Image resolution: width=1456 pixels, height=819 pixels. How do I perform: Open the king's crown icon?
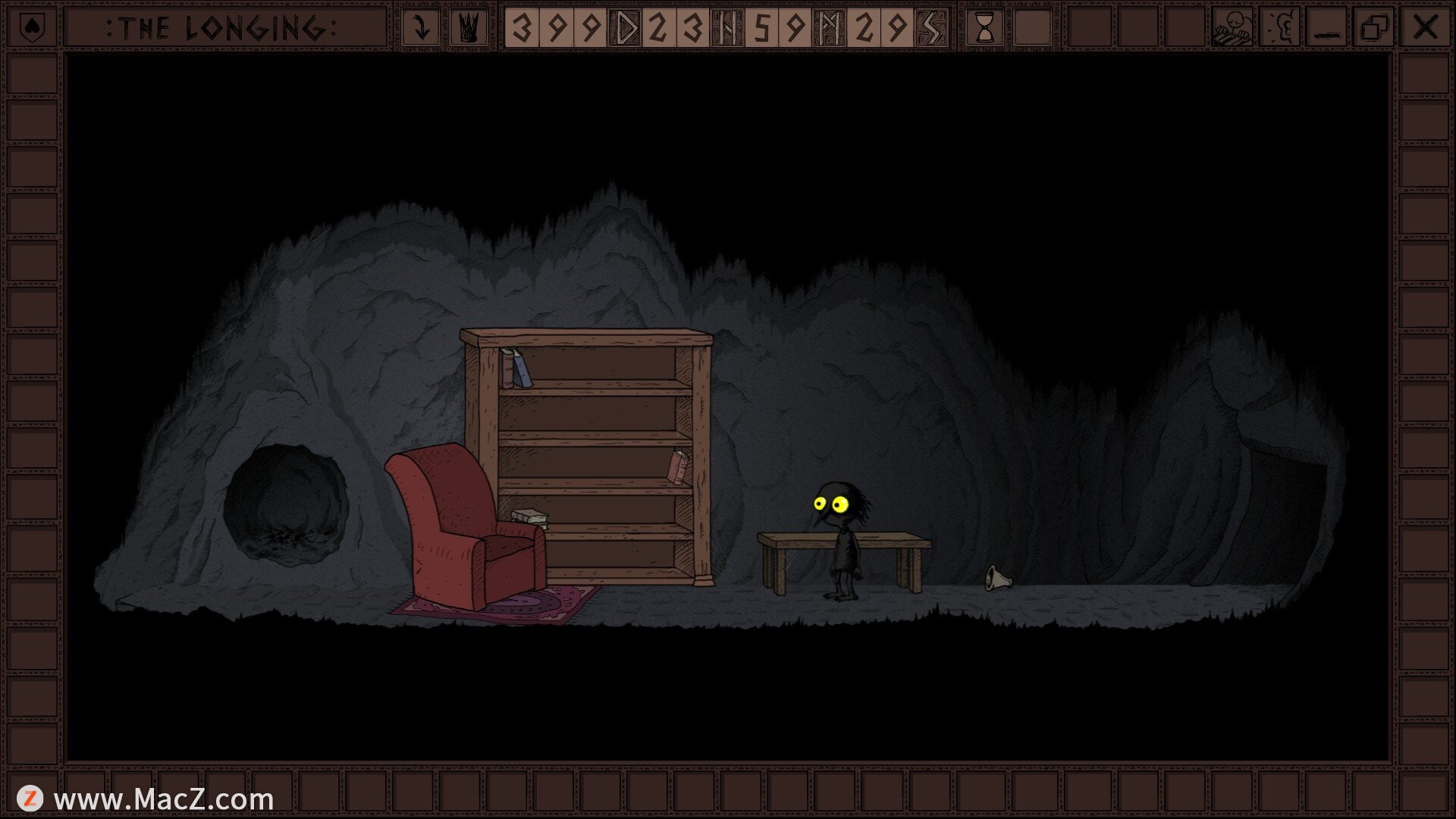(x=469, y=28)
